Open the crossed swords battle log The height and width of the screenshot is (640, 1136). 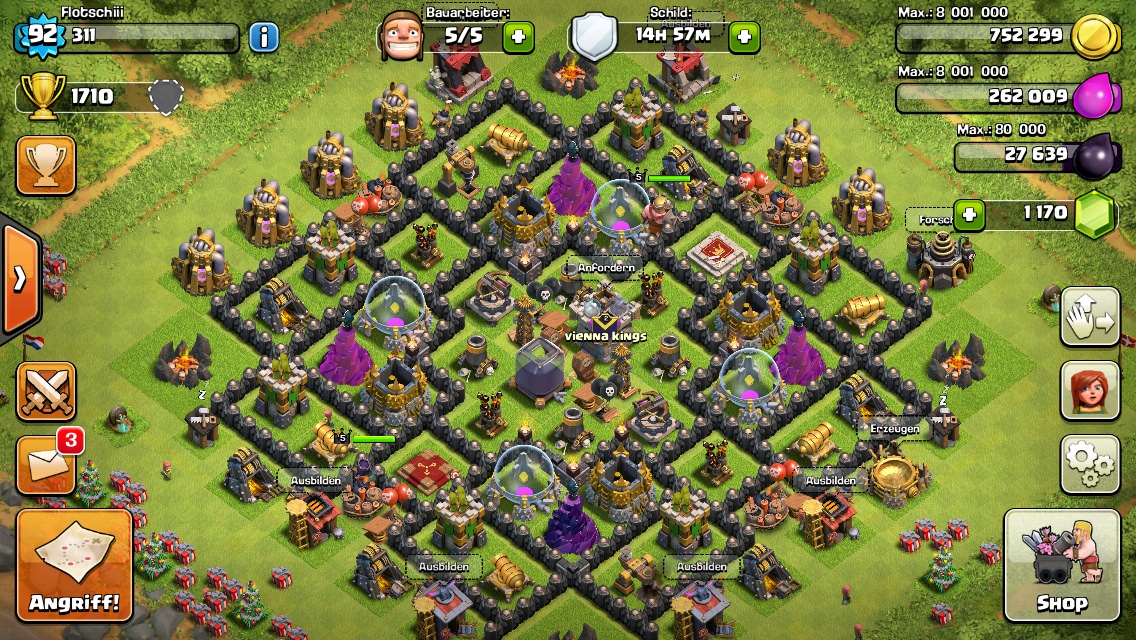(x=46, y=391)
